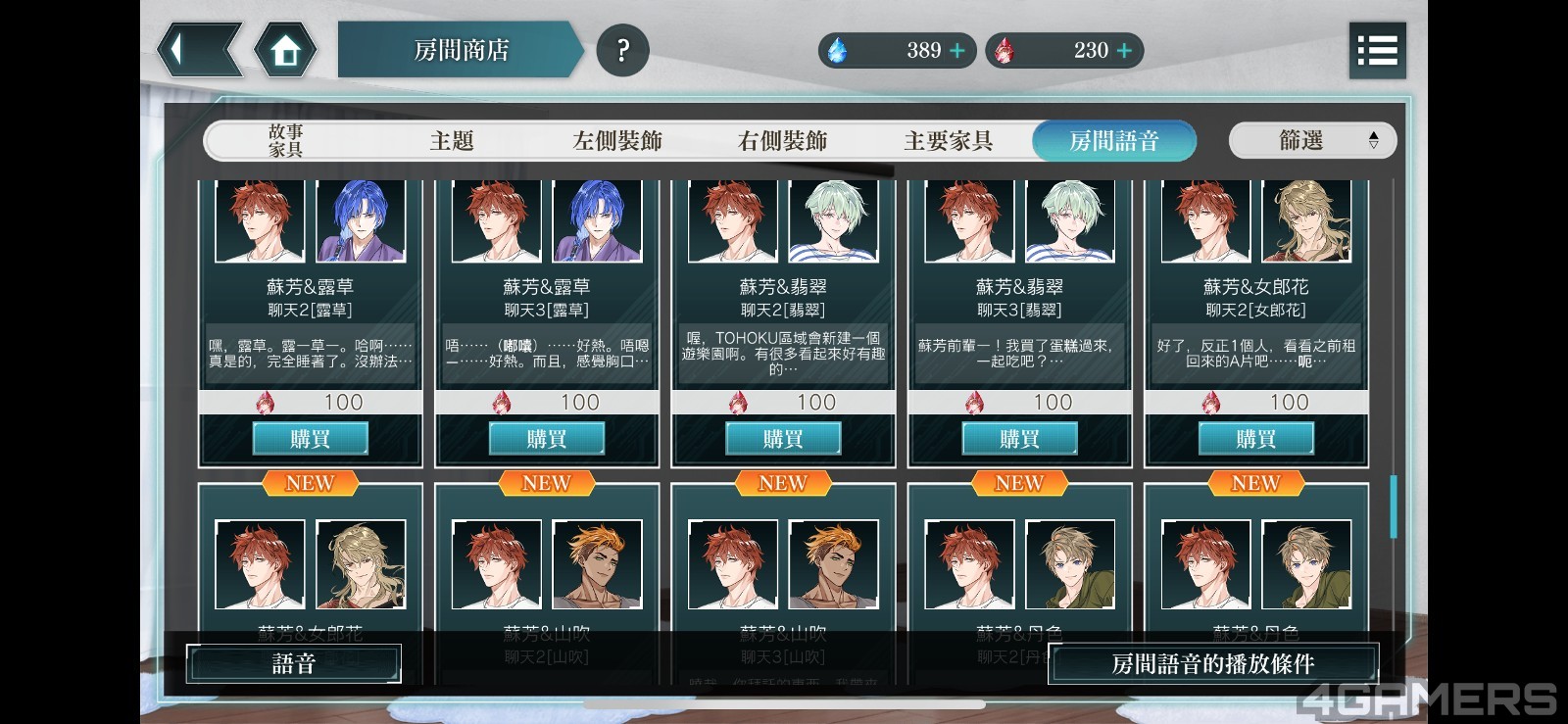This screenshot has height=724, width=1568.
Task: Switch to the 主題 tab
Action: click(452, 141)
